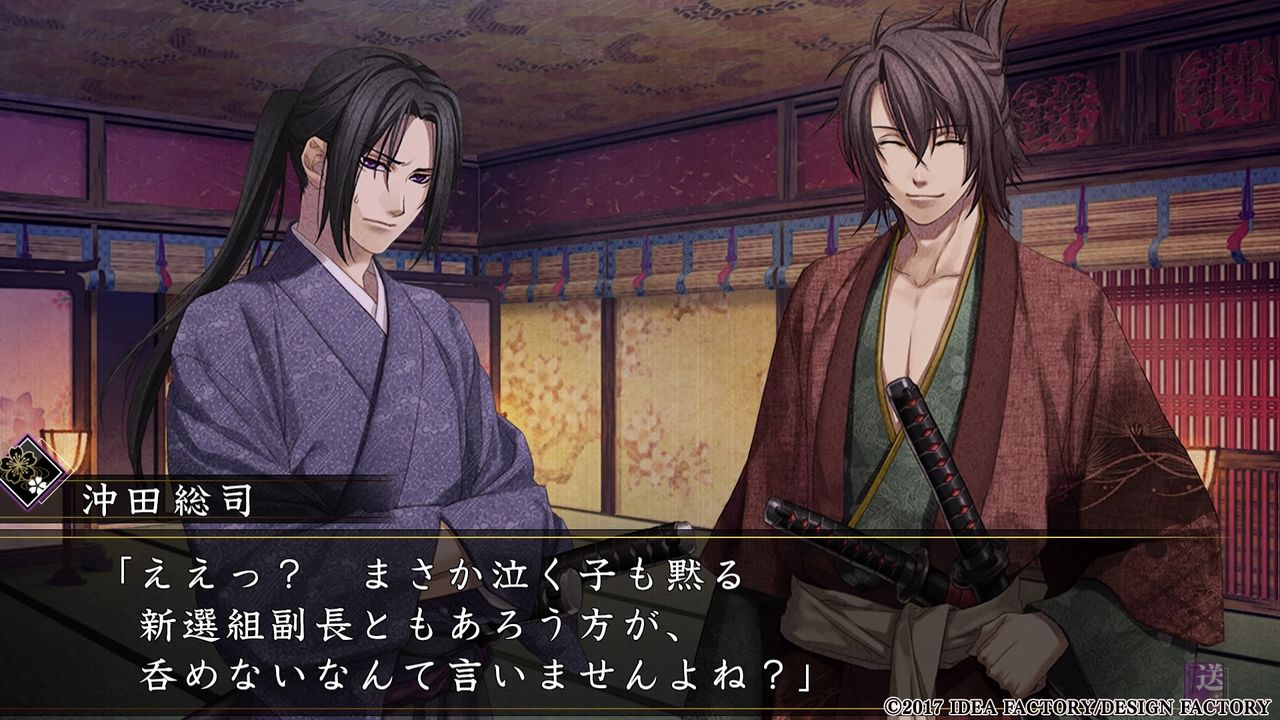Image resolution: width=1280 pixels, height=720 pixels.
Task: Click the gold divider line under the name plate
Action: pyautogui.click(x=400, y=535)
